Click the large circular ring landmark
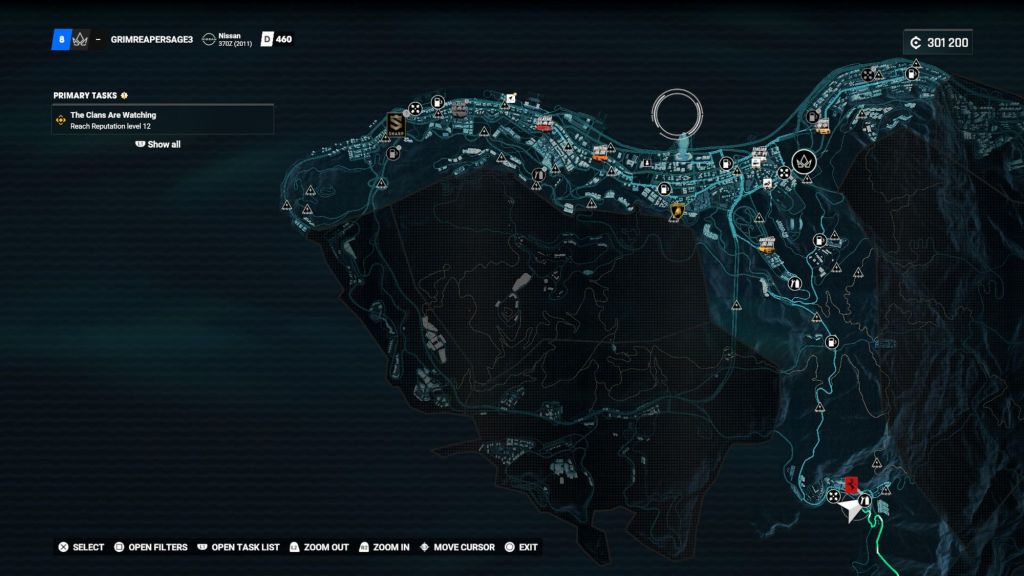The image size is (1024, 576). pos(679,112)
